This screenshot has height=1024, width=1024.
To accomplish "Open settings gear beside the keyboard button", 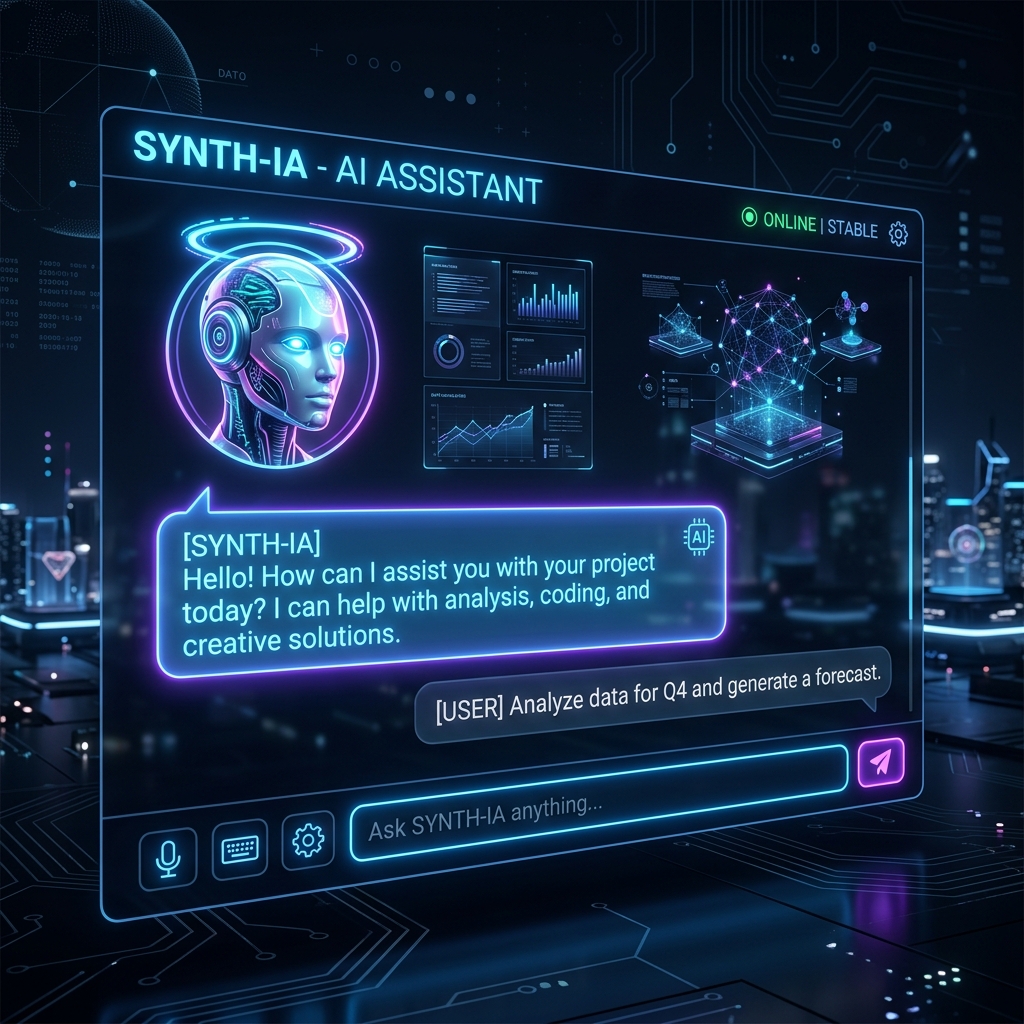I will tap(308, 839).
